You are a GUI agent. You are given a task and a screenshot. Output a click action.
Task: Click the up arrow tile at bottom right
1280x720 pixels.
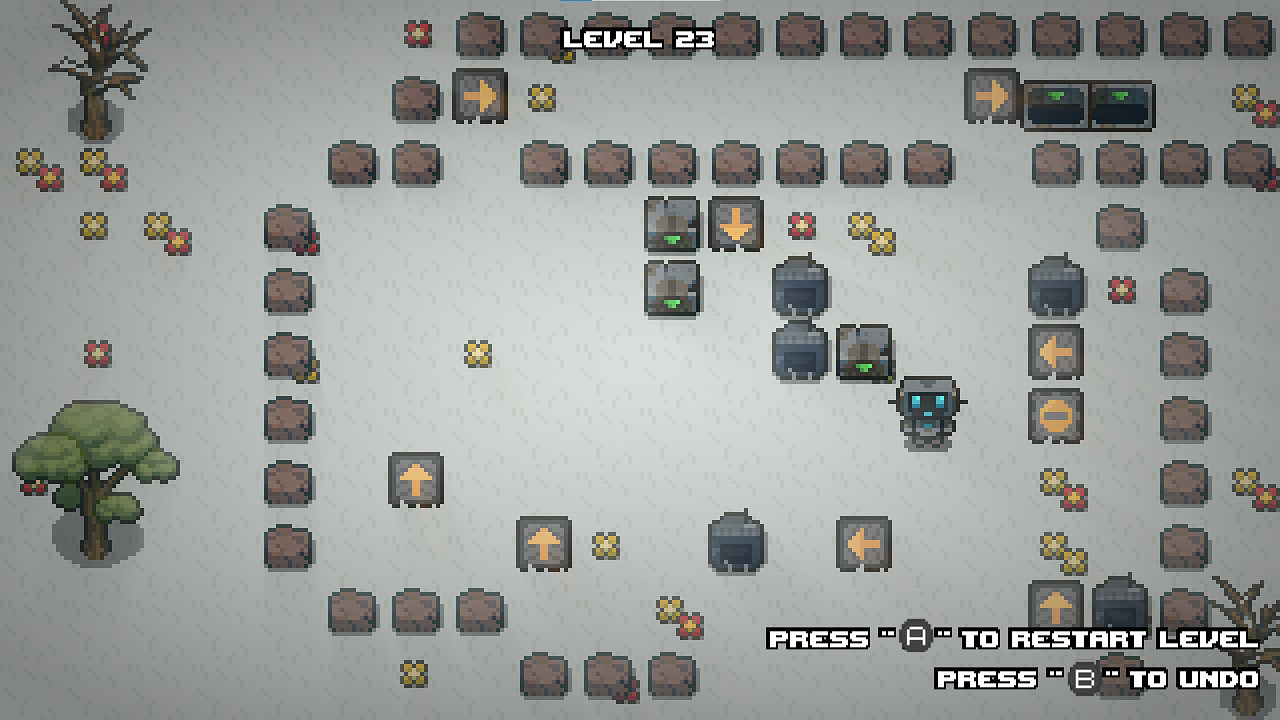[1056, 602]
